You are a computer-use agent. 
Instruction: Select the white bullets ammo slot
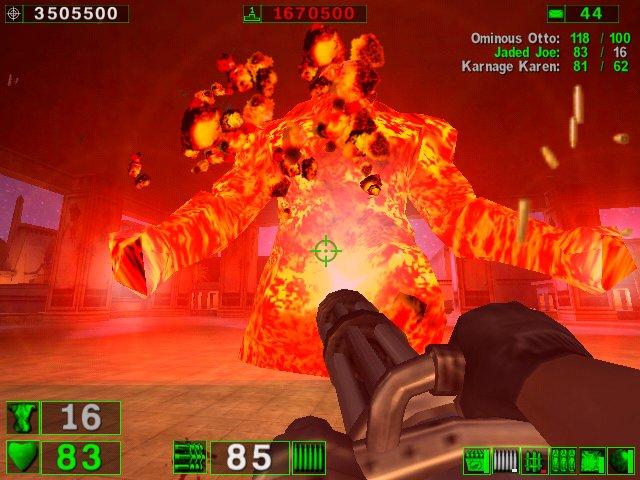pyautogui.click(x=506, y=461)
